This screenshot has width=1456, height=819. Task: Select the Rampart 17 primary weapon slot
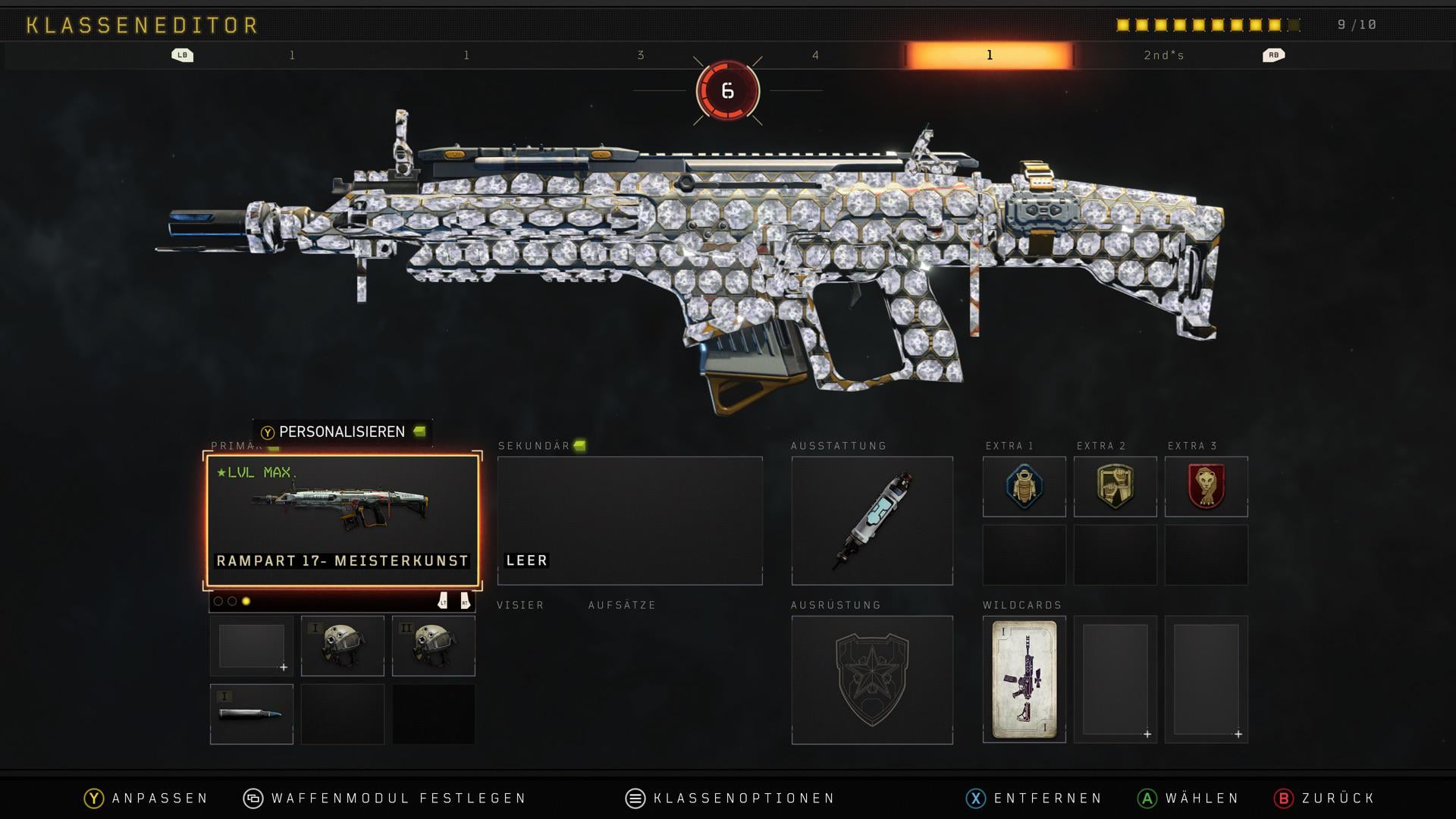342,520
